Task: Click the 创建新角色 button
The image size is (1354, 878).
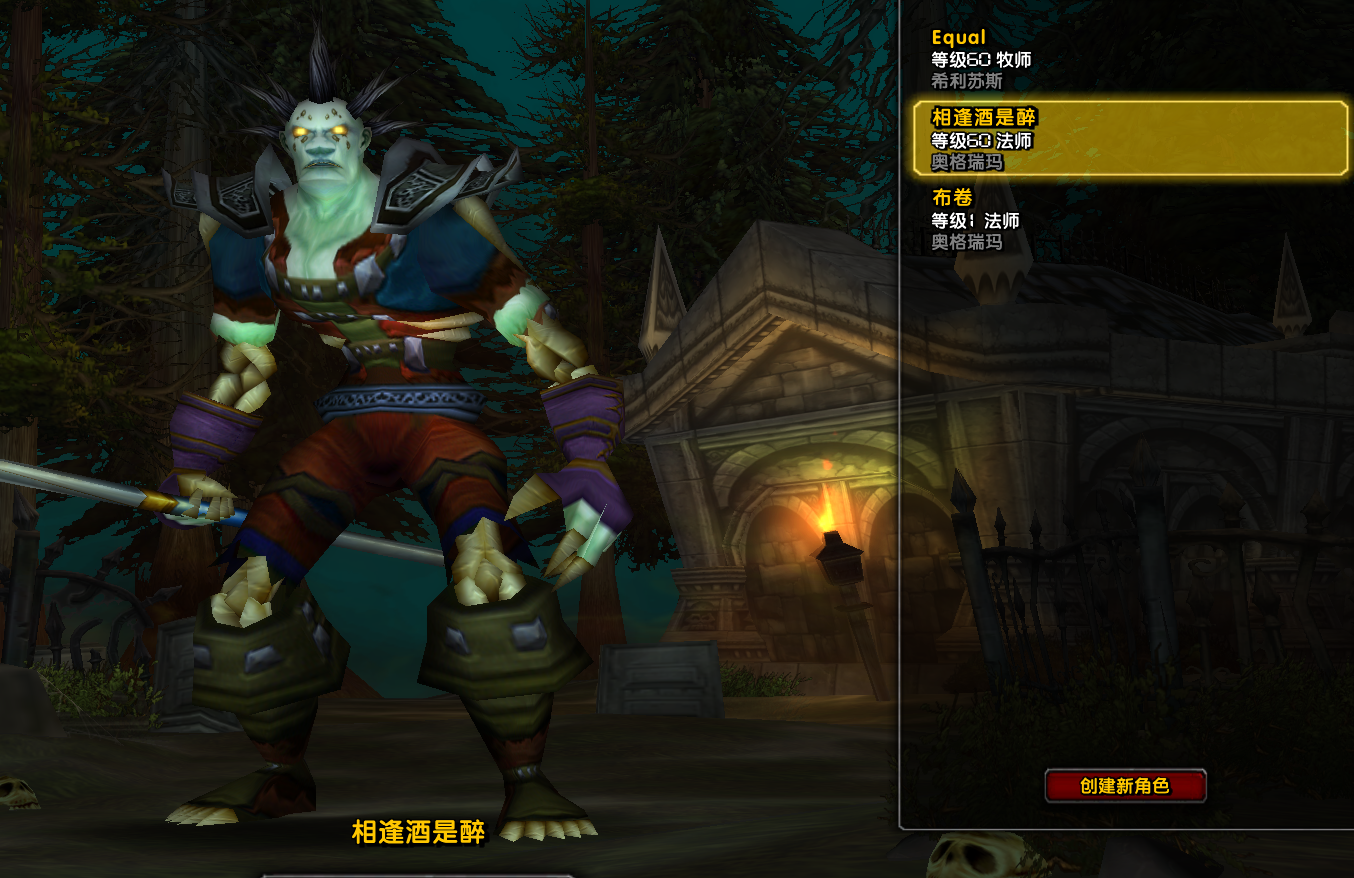Action: pyautogui.click(x=1125, y=786)
